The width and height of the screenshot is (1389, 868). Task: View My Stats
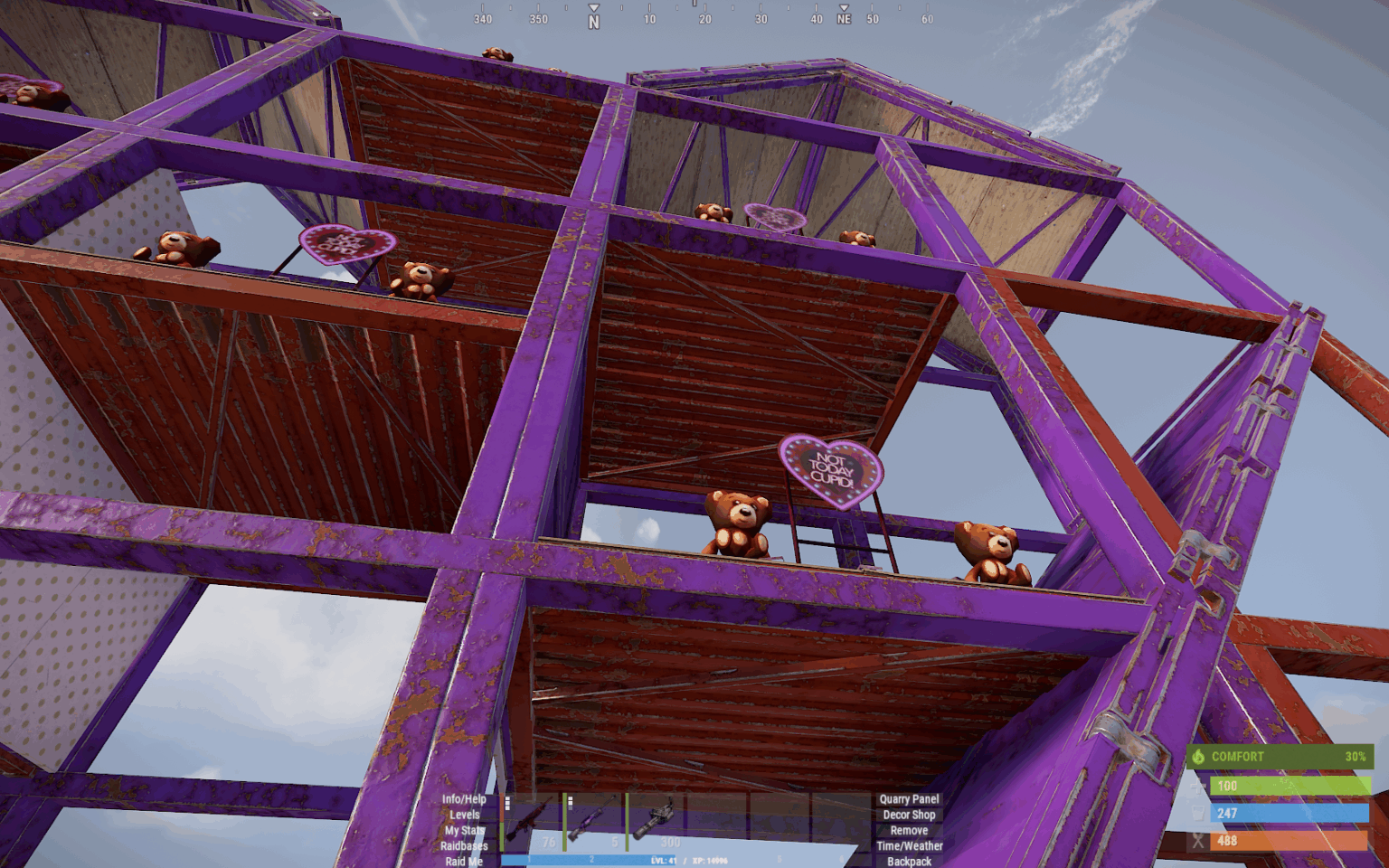(x=465, y=830)
